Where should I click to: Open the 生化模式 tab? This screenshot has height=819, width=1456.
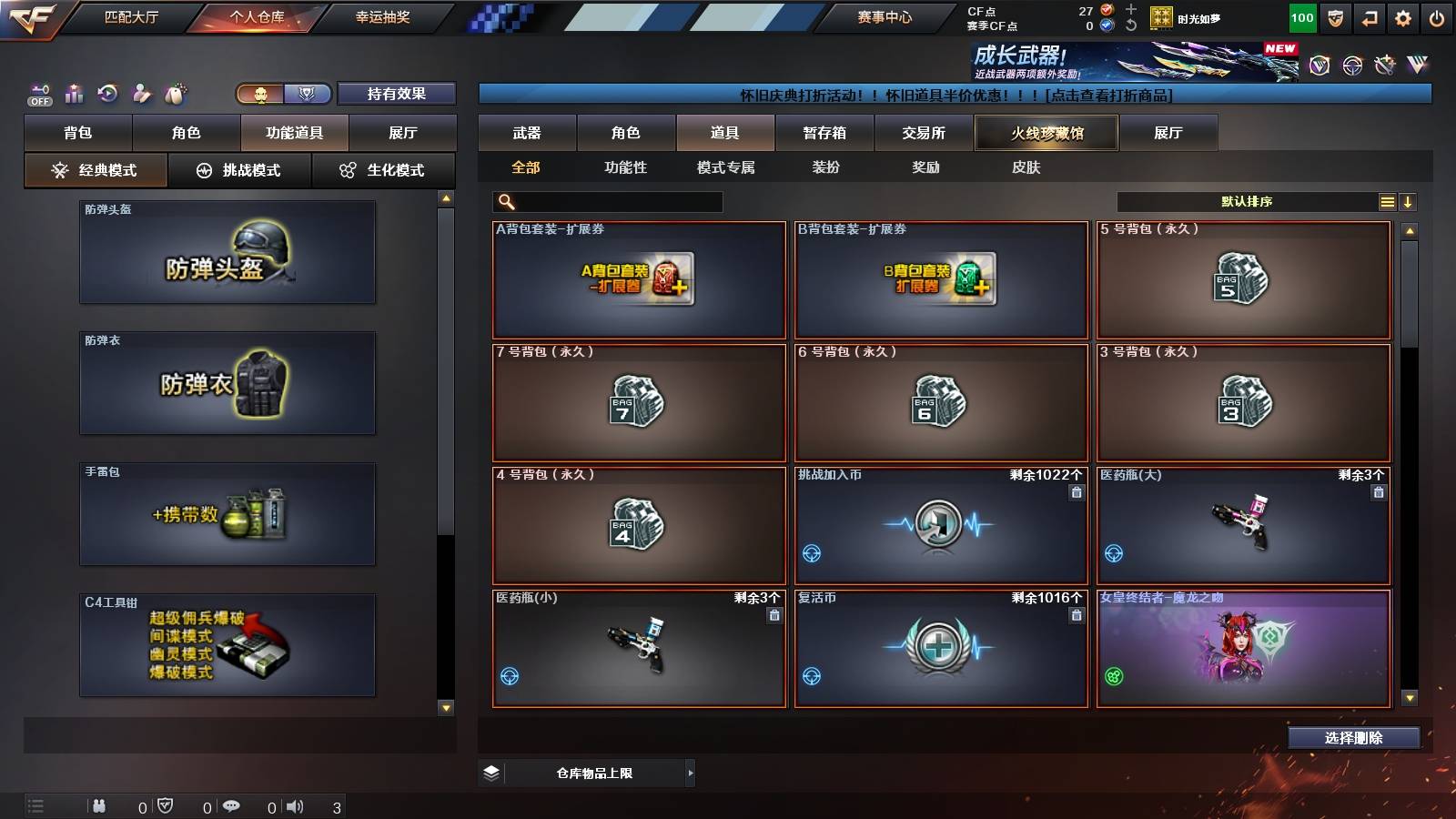[x=383, y=169]
